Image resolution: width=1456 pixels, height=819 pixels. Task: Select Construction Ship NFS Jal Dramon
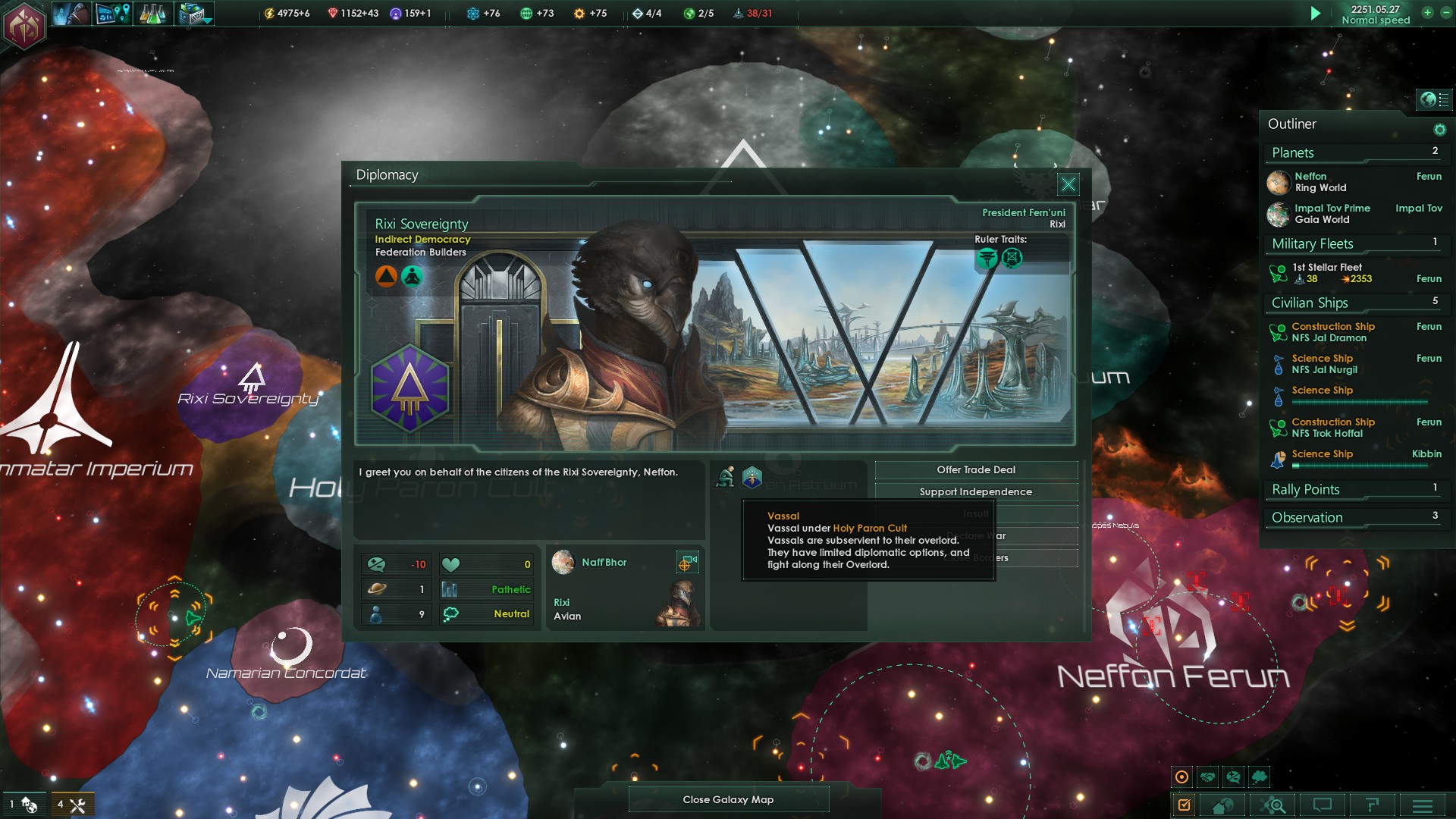click(x=1332, y=332)
